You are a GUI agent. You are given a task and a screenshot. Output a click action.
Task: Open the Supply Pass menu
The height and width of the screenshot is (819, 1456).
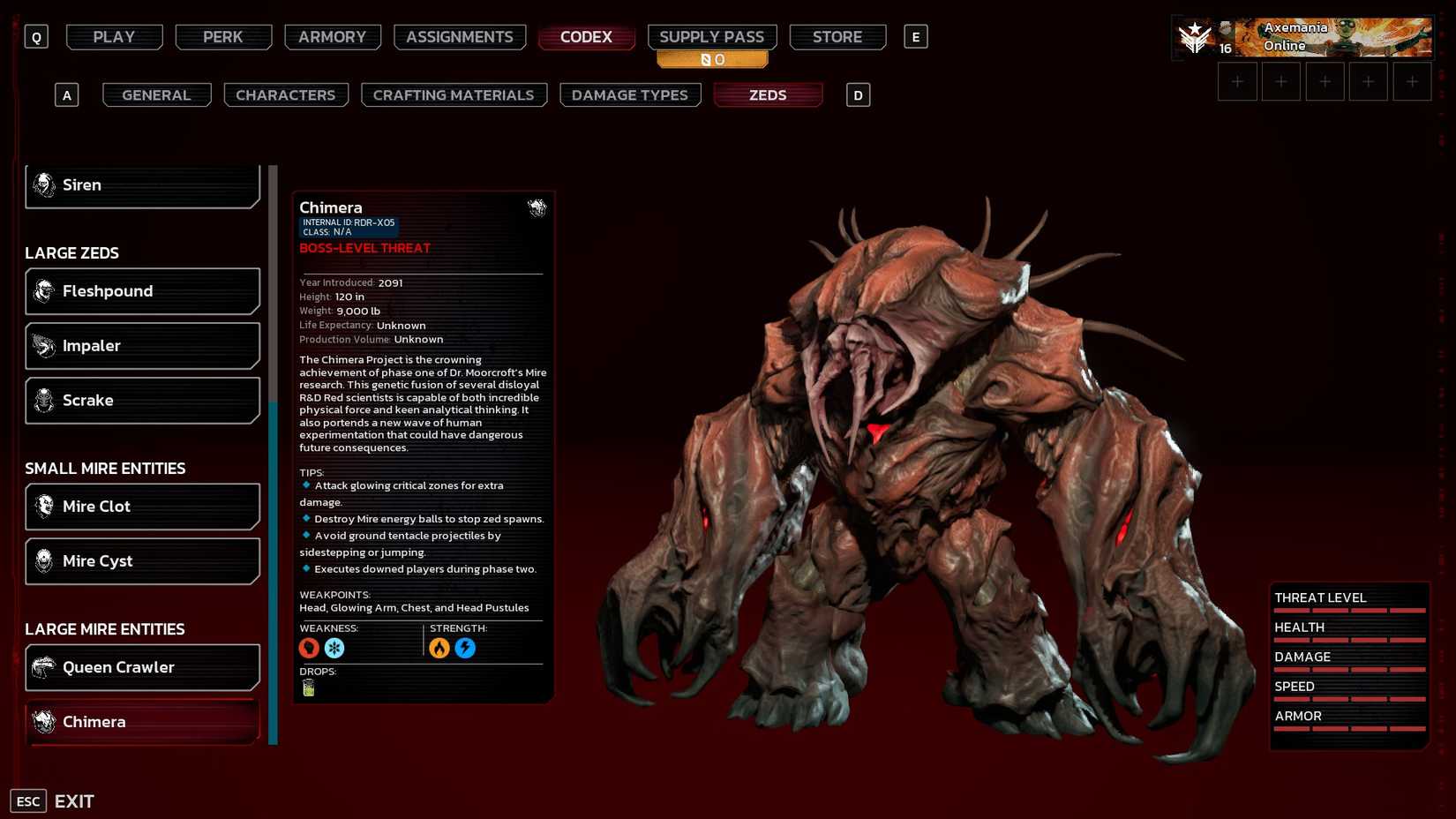click(711, 36)
